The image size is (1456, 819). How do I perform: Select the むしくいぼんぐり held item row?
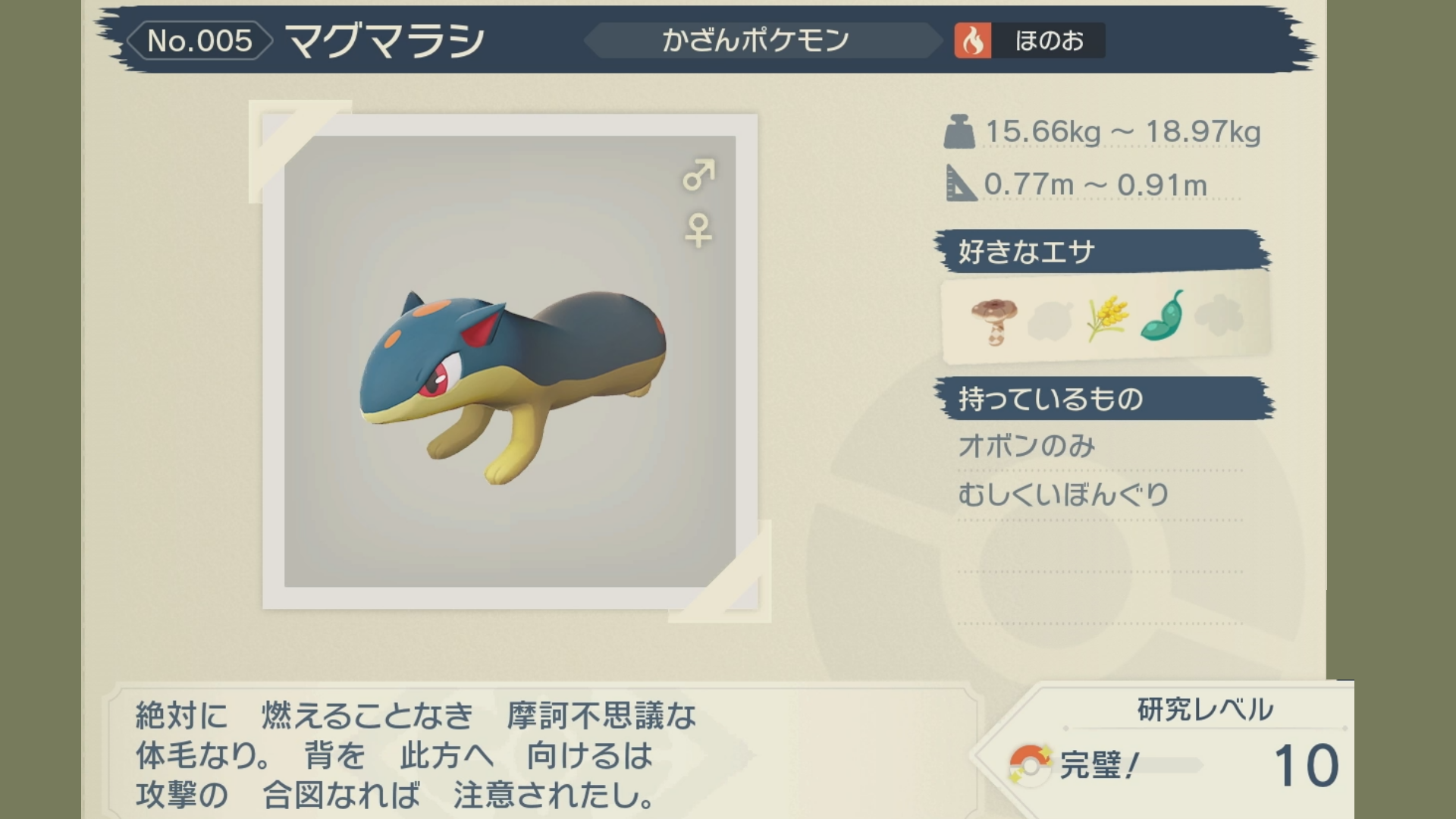click(x=1064, y=495)
